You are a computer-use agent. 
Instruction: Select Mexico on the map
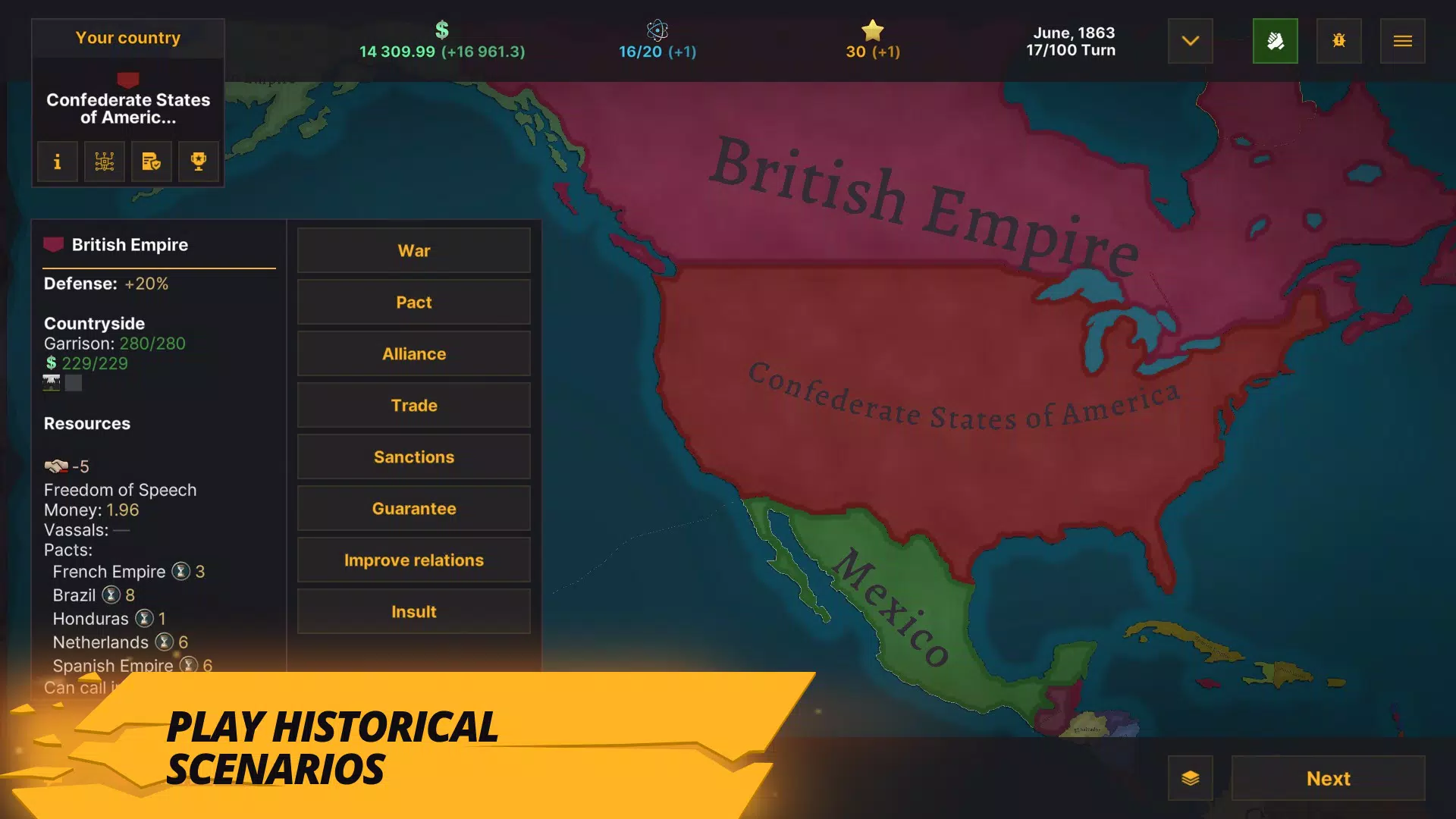895,607
